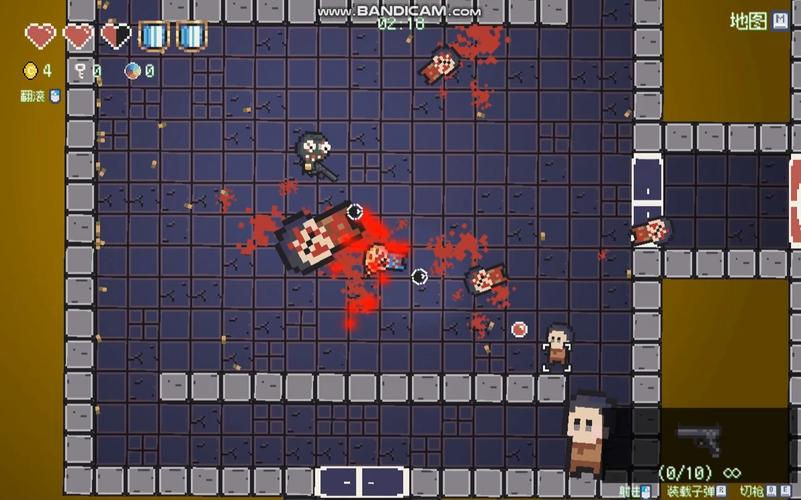Viewport: 801px width, 500px height.
Task: Click the gold coin counter icon
Action: (29, 71)
